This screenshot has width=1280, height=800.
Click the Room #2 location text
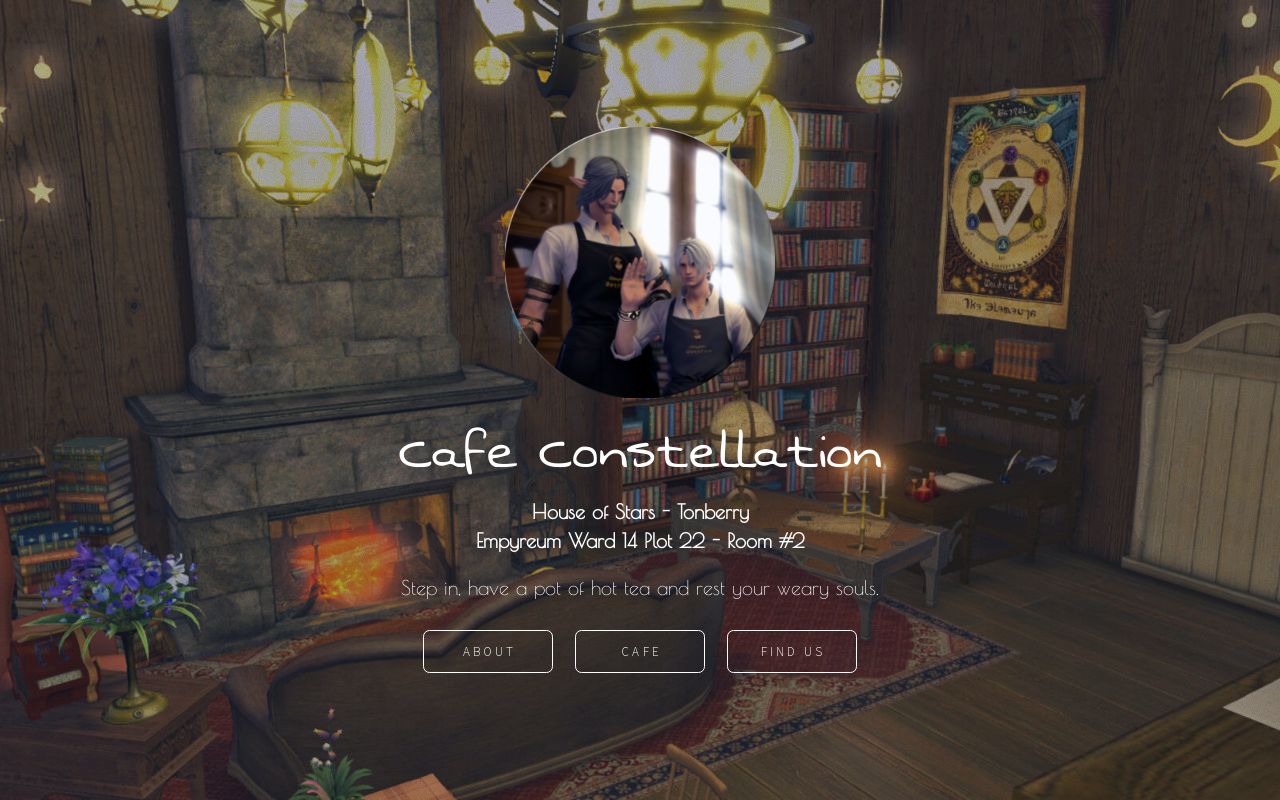[770, 540]
